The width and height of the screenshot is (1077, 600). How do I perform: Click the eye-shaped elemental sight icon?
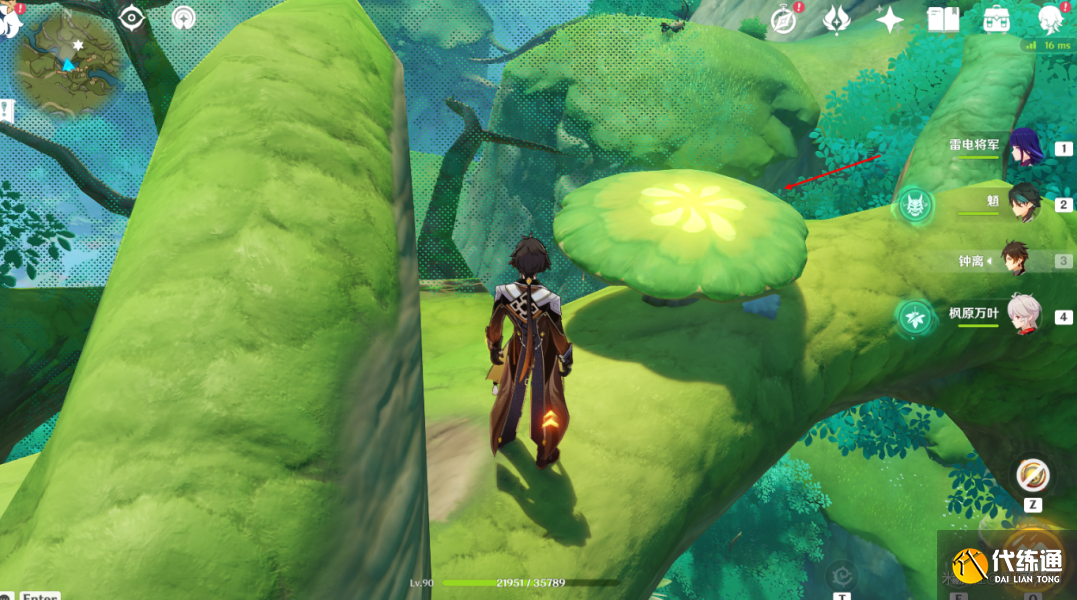pyautogui.click(x=132, y=18)
